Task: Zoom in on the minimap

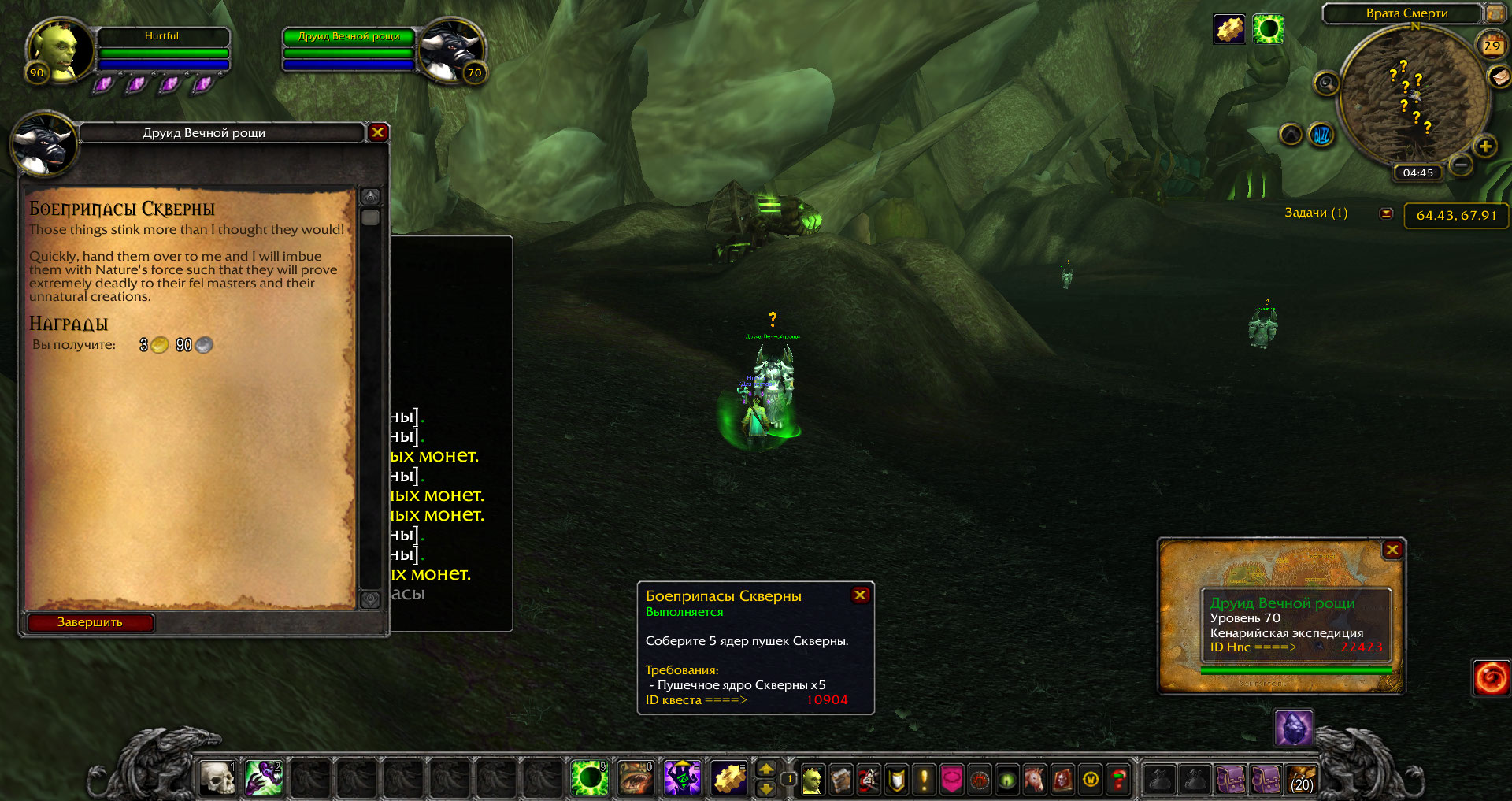Action: coord(1485,146)
